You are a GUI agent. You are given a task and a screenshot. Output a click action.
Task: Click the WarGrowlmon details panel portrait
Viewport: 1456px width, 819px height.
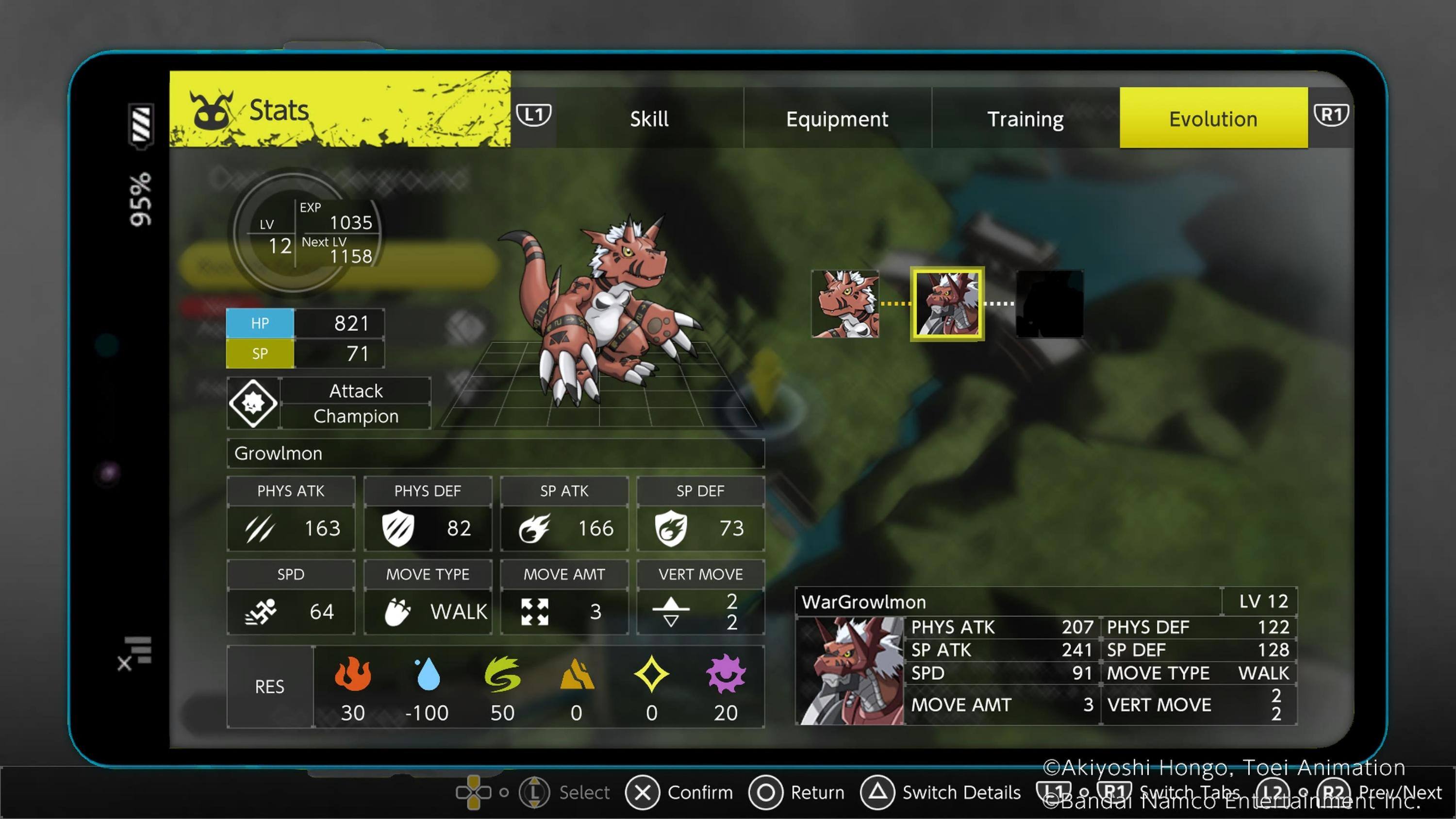851,671
